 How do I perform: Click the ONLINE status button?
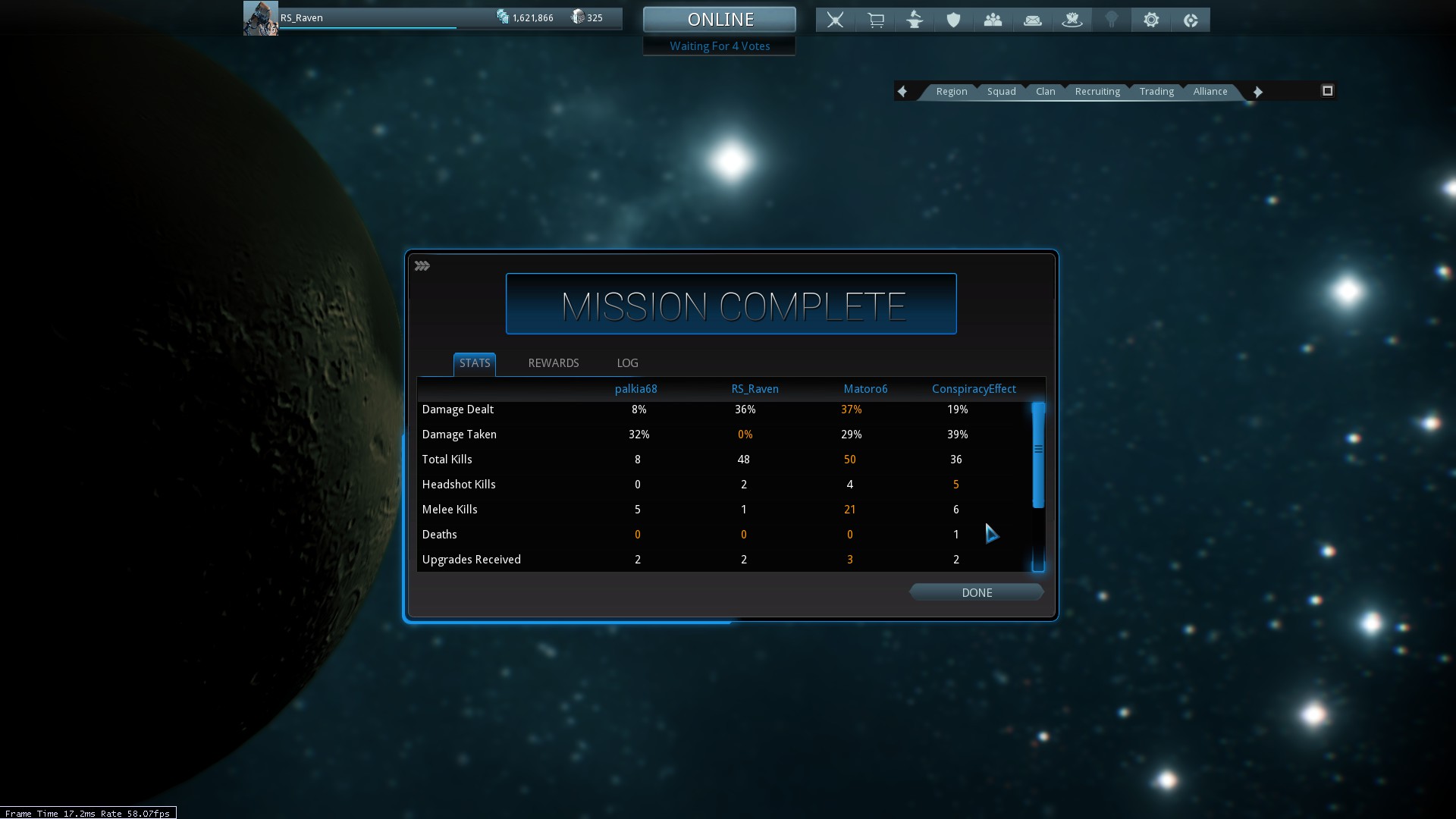tap(720, 19)
